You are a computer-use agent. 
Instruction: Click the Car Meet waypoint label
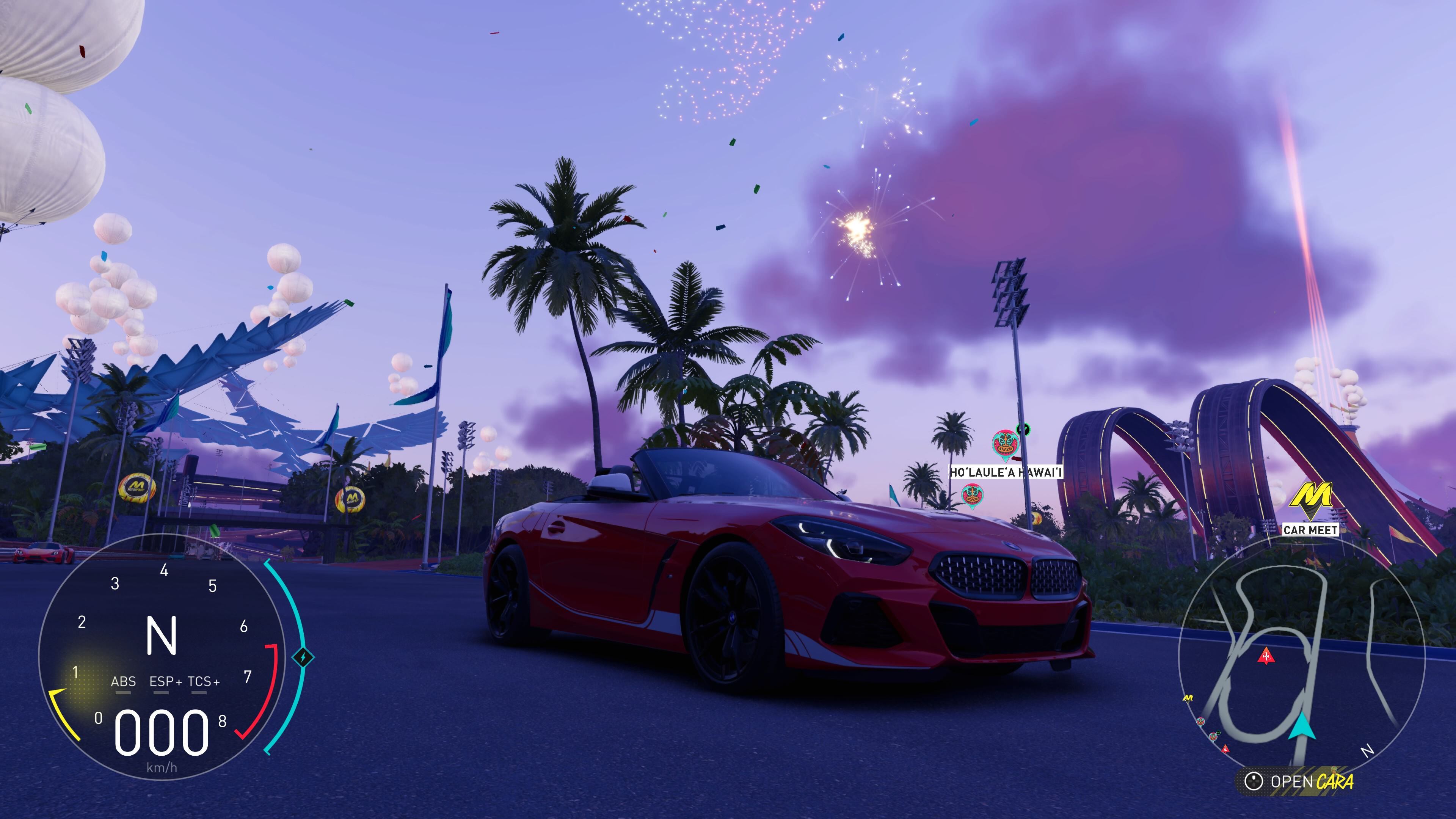(x=1310, y=530)
